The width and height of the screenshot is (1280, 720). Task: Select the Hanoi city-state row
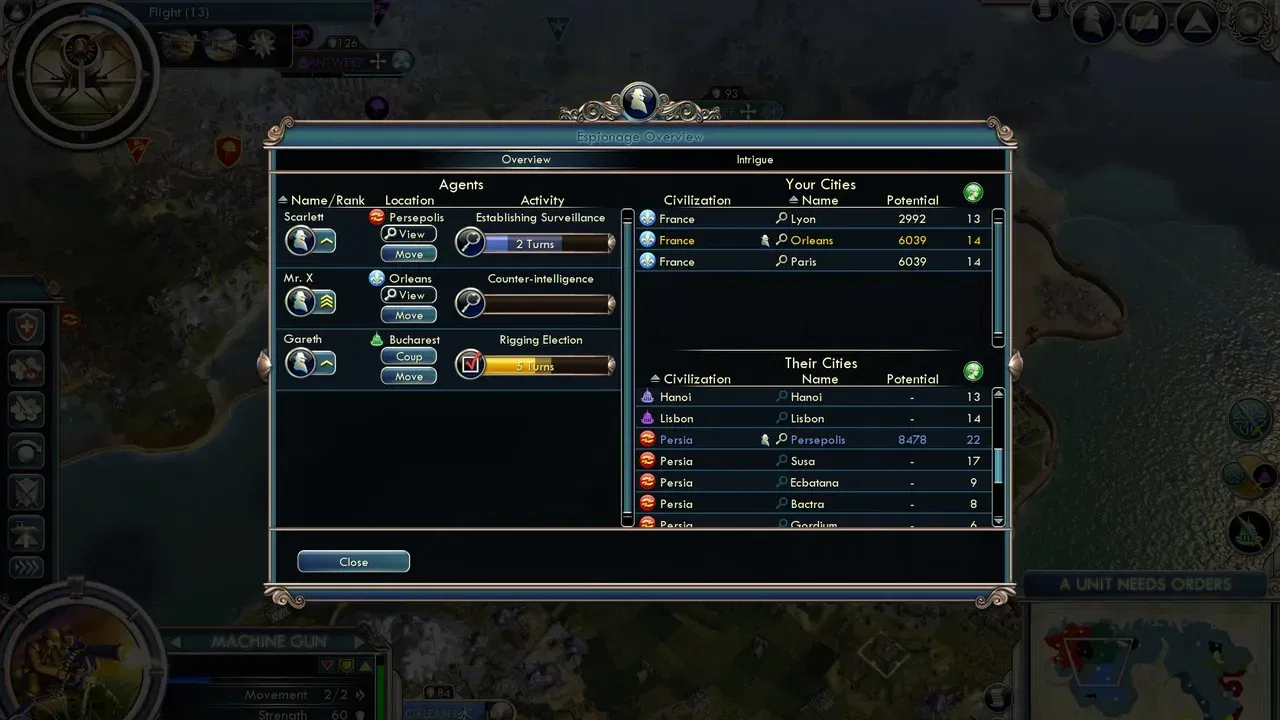point(812,397)
